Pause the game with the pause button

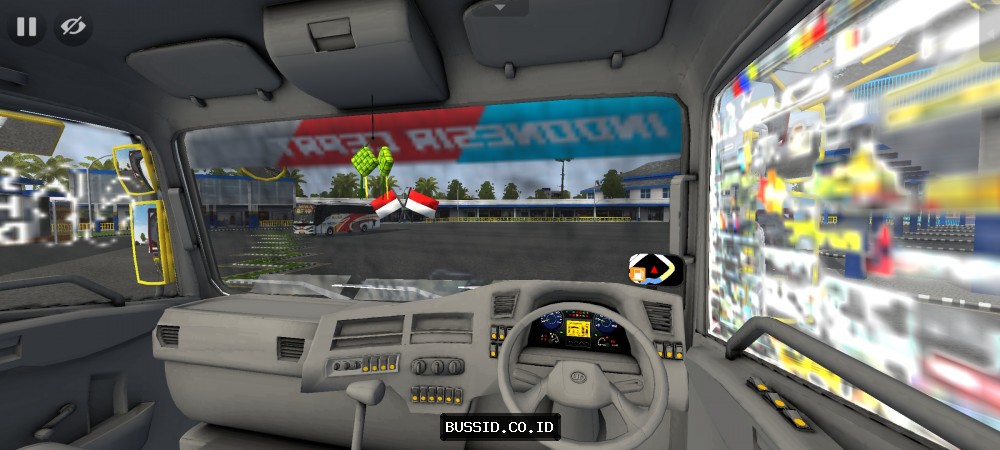point(26,27)
